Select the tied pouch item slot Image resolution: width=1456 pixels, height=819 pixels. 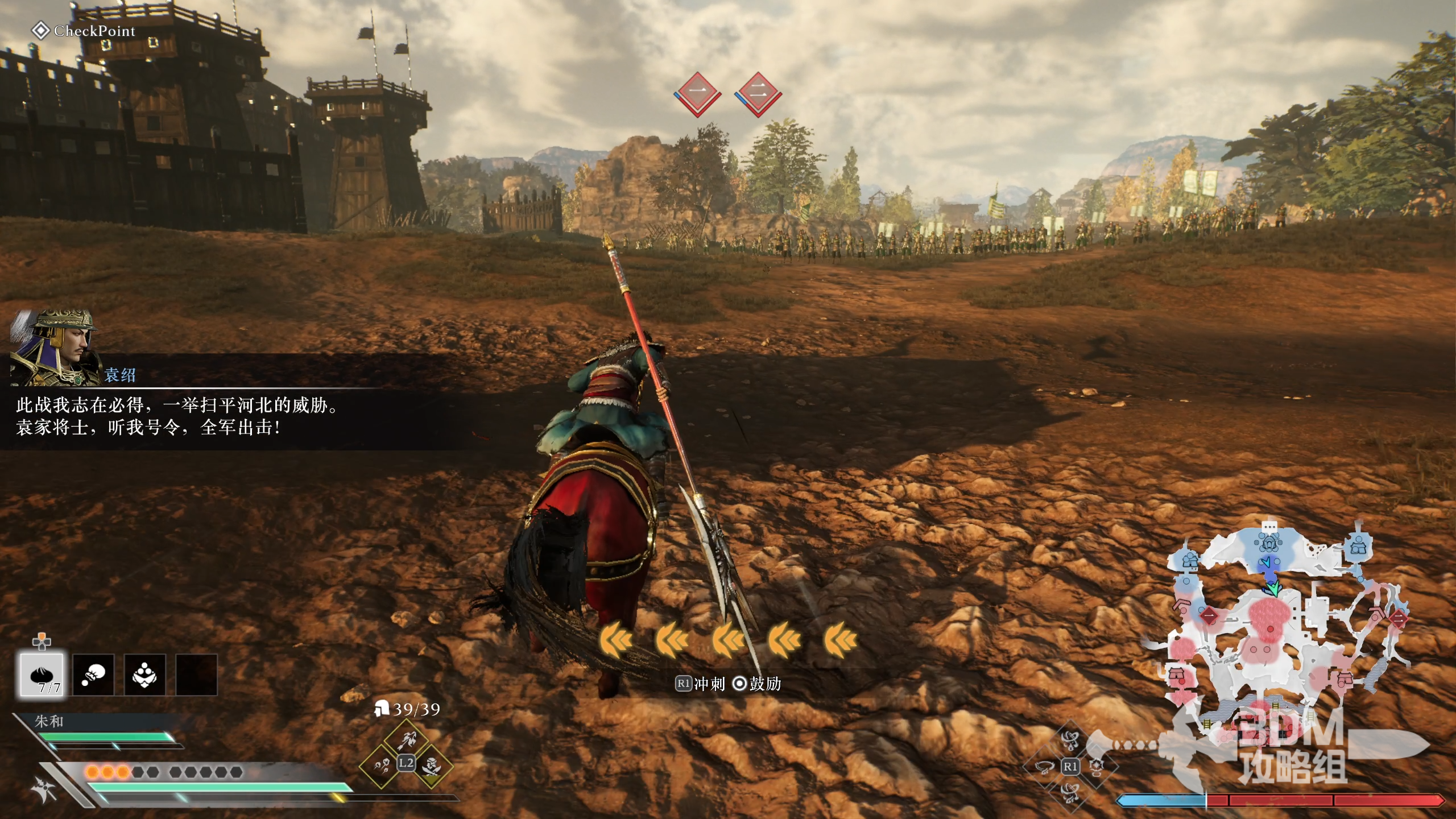(x=93, y=675)
